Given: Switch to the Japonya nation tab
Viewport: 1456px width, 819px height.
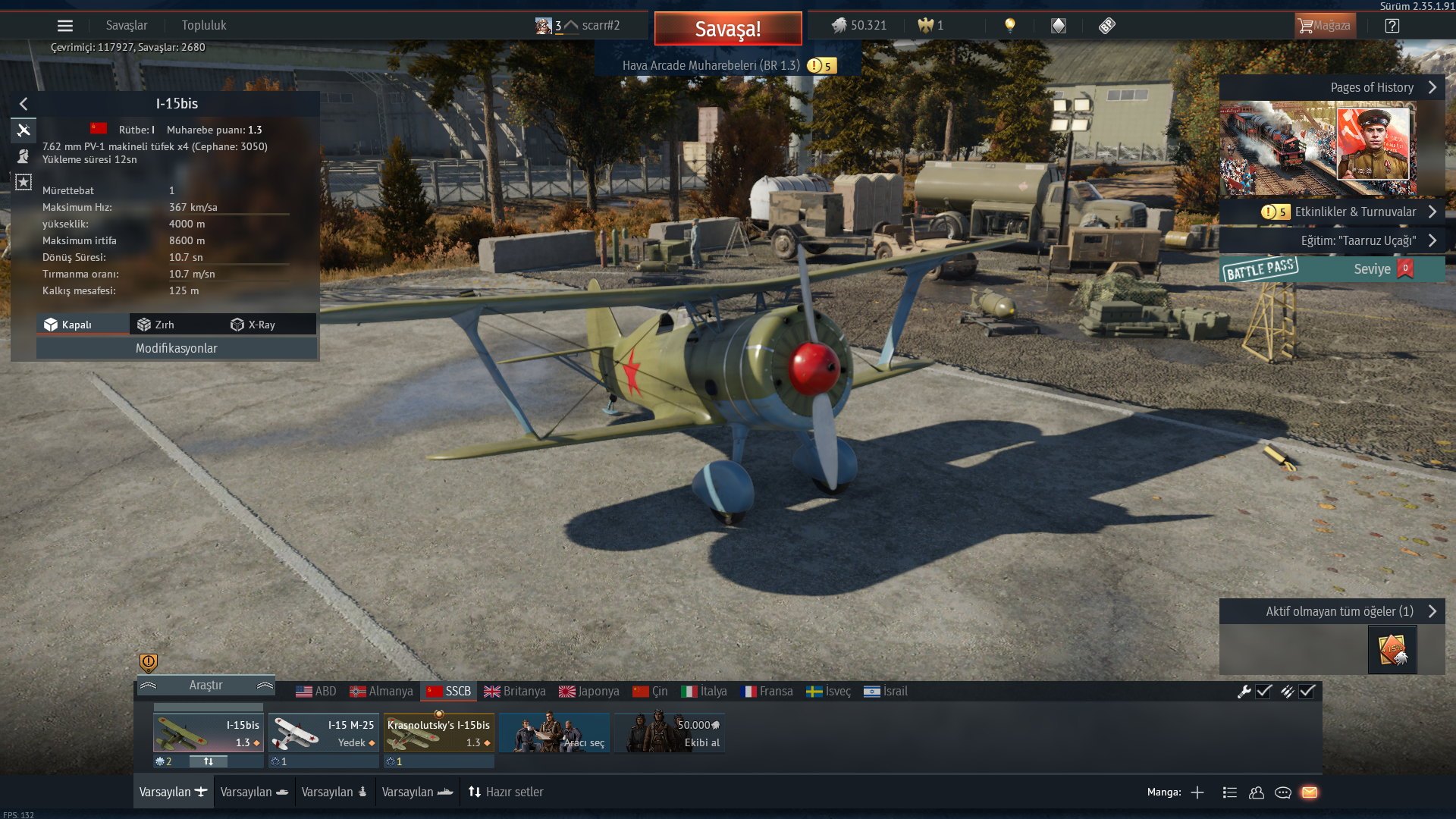Looking at the screenshot, I should coord(589,692).
